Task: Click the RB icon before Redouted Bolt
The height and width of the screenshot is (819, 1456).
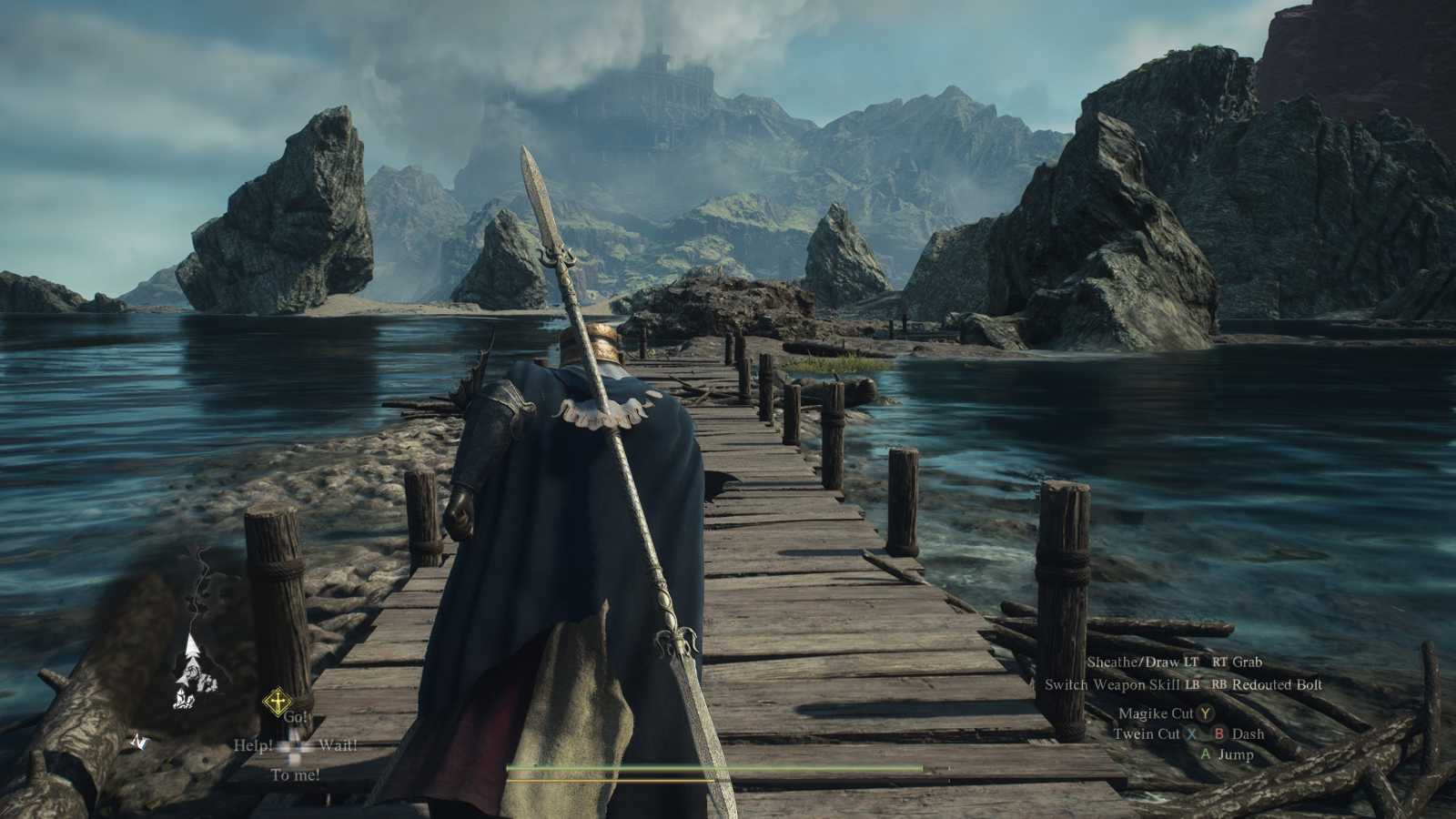Action: click(1218, 684)
